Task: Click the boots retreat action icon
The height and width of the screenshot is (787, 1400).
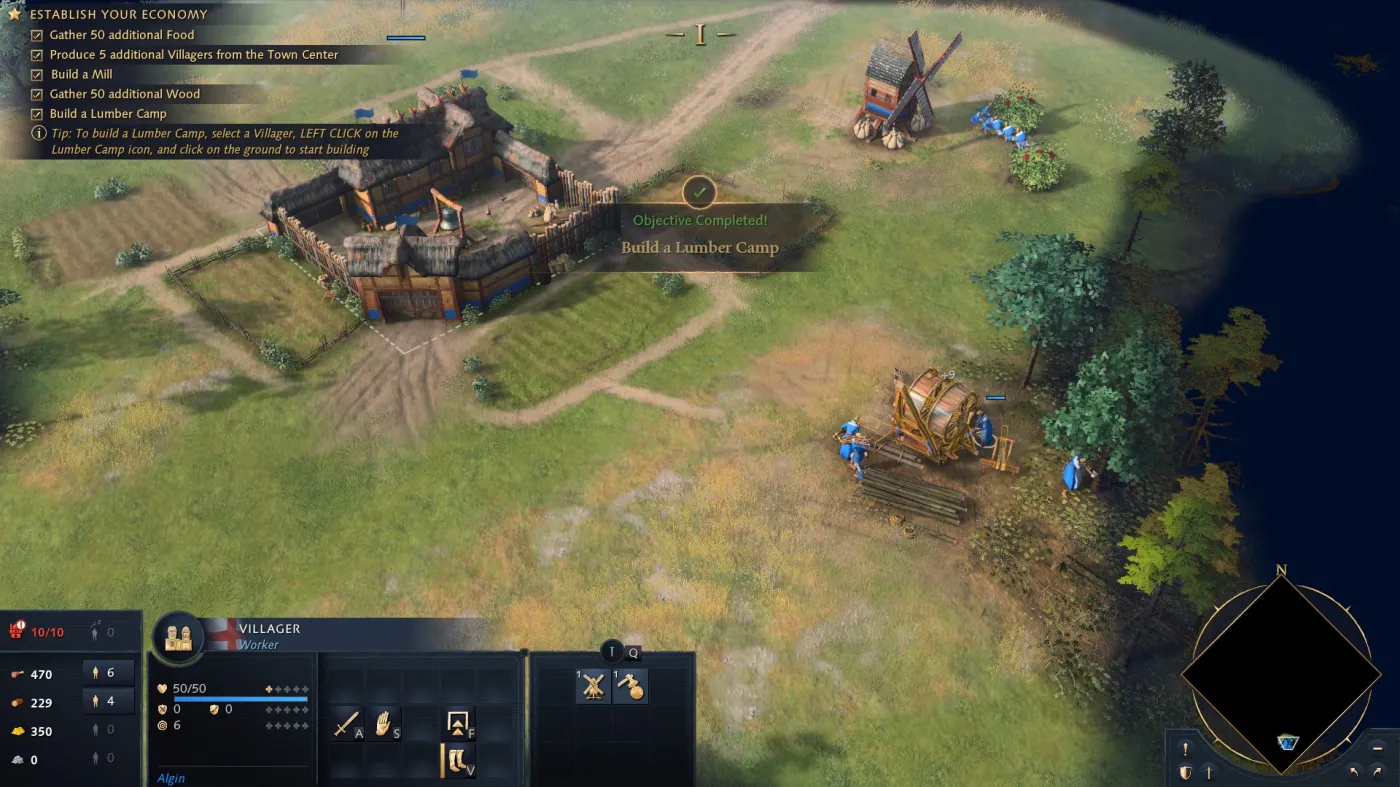Action: 458,760
